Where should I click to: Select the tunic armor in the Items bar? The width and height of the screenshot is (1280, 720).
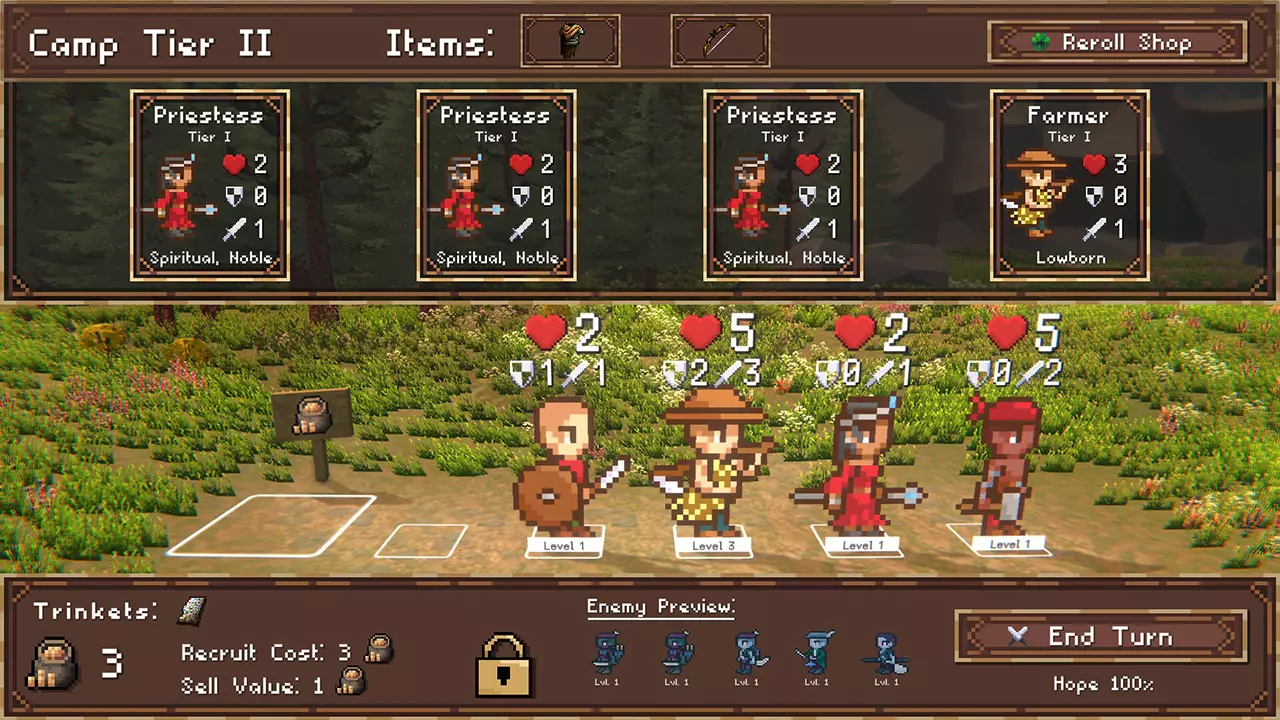570,40
